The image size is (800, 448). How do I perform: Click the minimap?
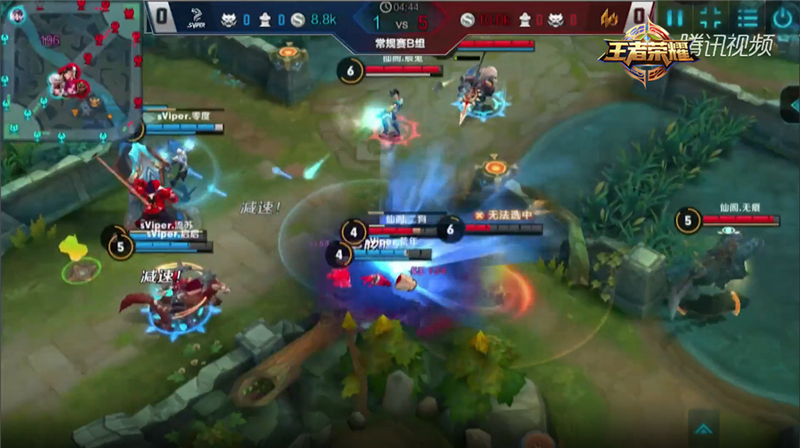(x=70, y=70)
